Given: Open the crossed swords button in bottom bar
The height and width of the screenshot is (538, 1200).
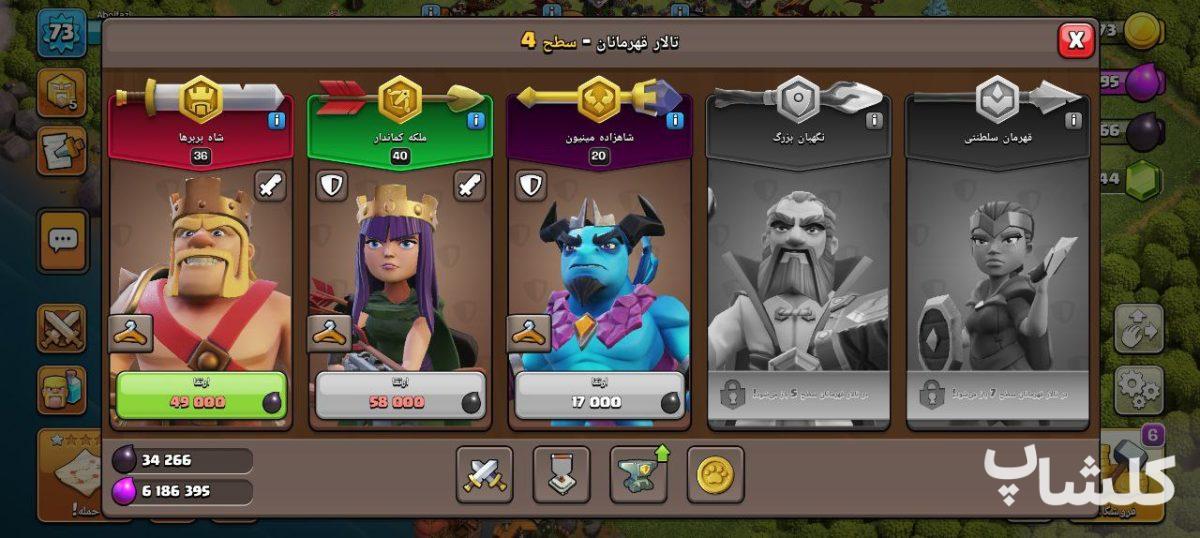Looking at the screenshot, I should click(x=484, y=475).
